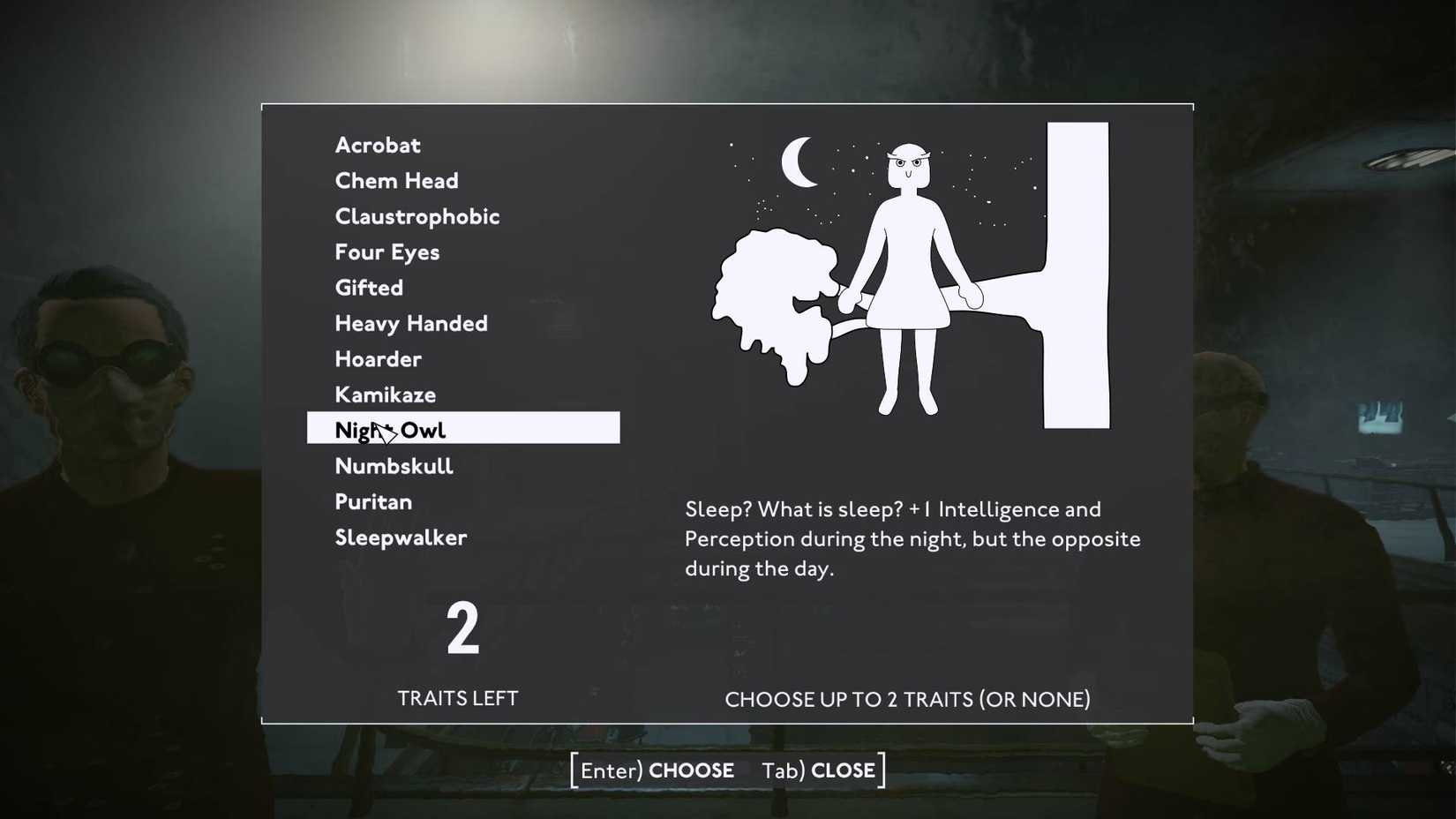1456x819 pixels.
Task: Click the Enter CHOOSE button
Action: coord(655,770)
